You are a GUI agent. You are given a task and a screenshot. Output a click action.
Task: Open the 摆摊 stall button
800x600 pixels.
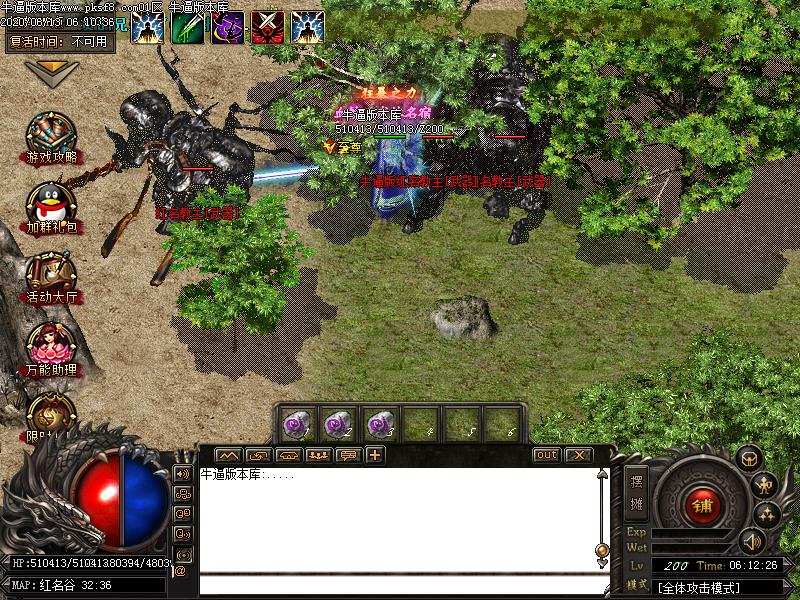click(x=637, y=489)
